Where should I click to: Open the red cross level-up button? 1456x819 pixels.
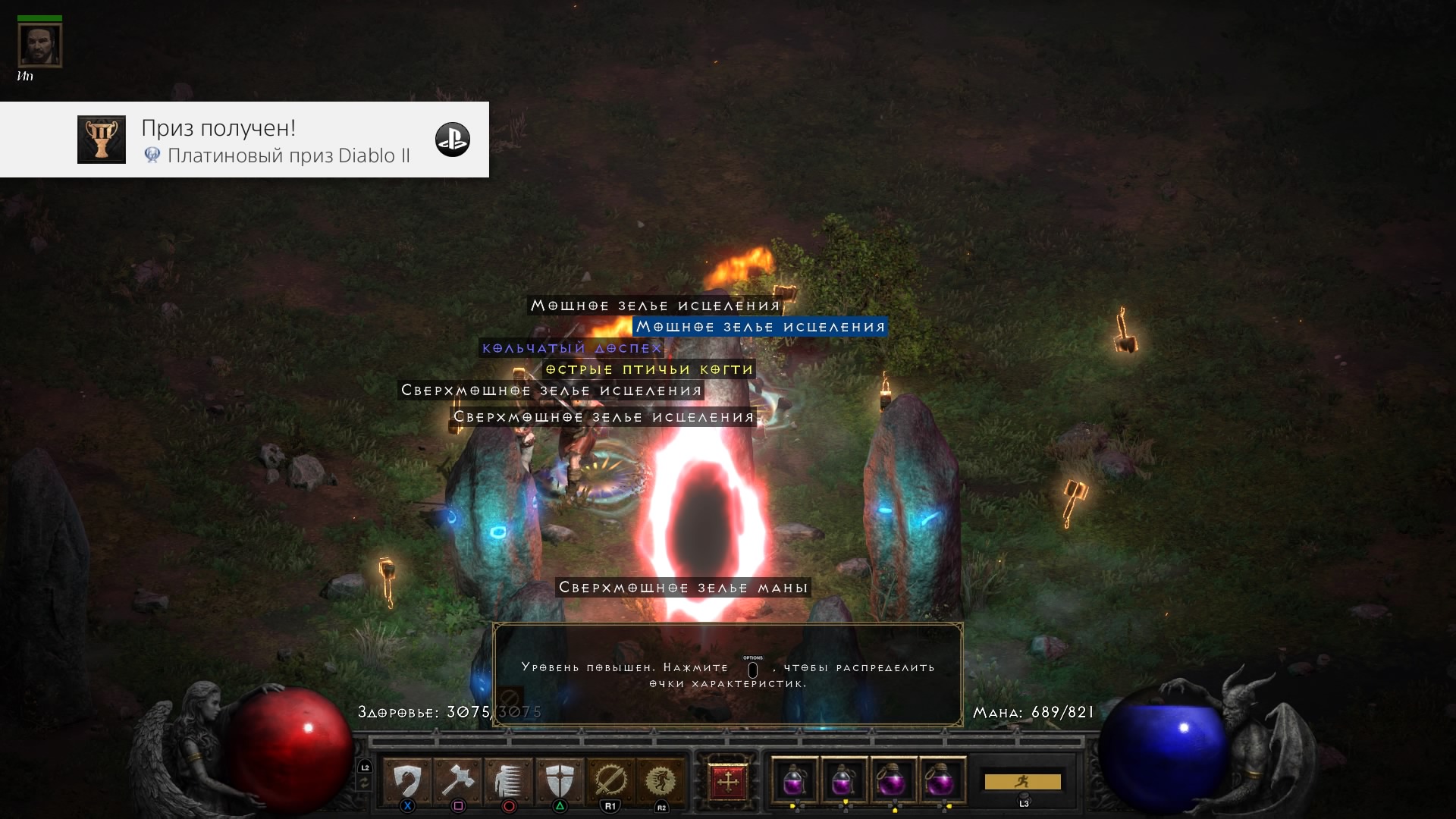[727, 781]
